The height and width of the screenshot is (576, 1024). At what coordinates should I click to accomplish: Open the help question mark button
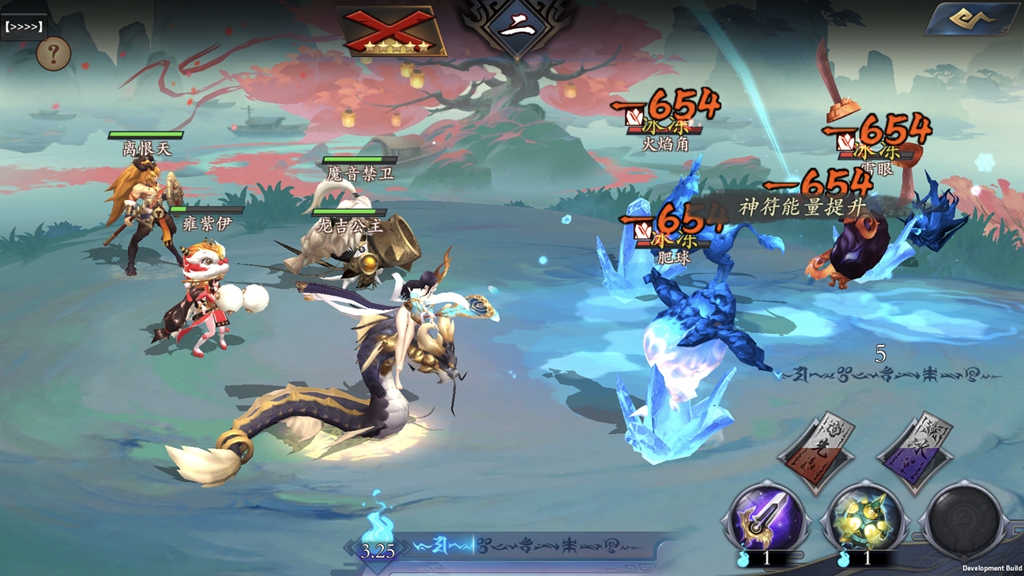[54, 55]
